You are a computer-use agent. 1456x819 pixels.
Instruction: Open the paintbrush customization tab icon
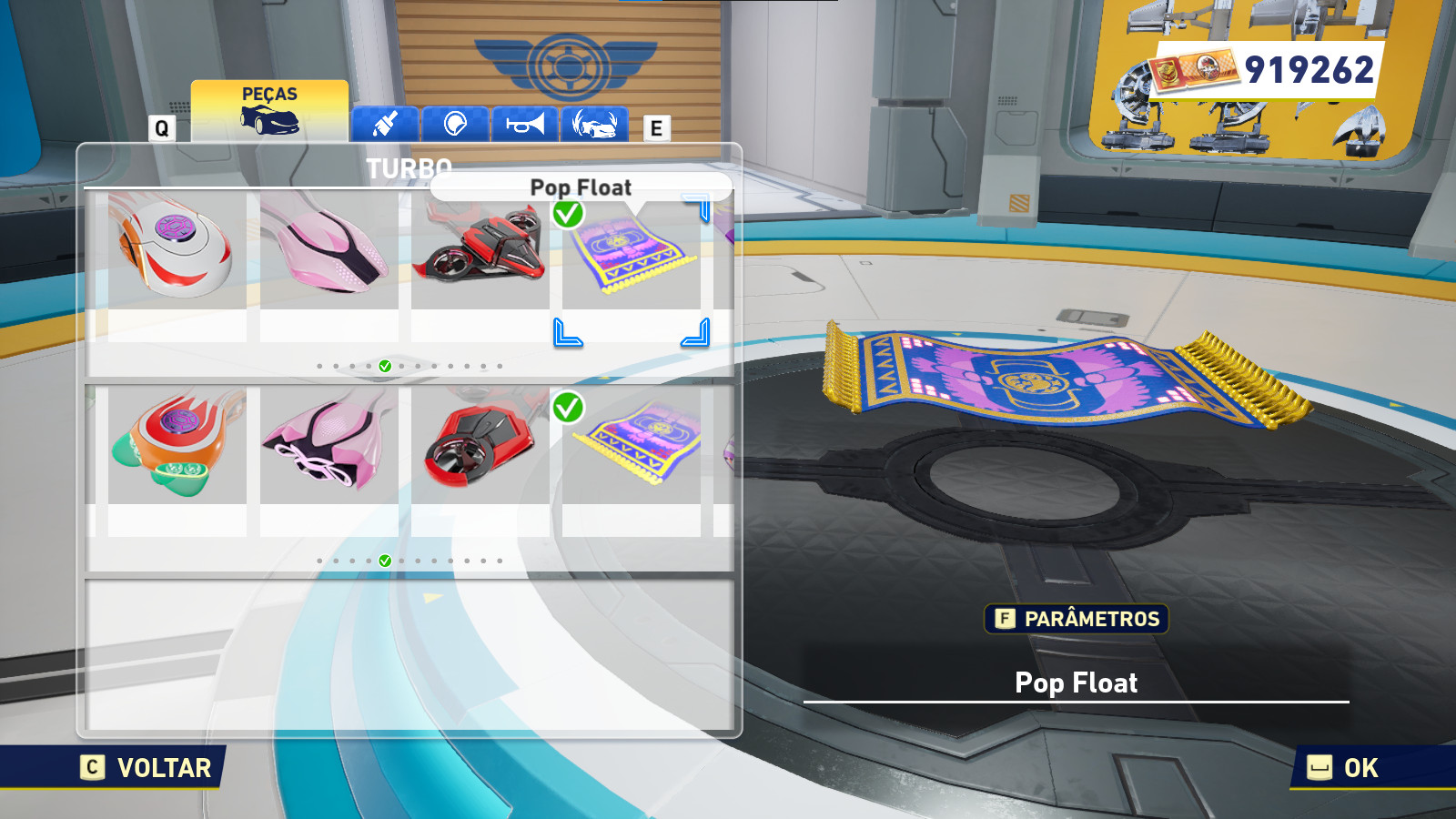coord(383,125)
